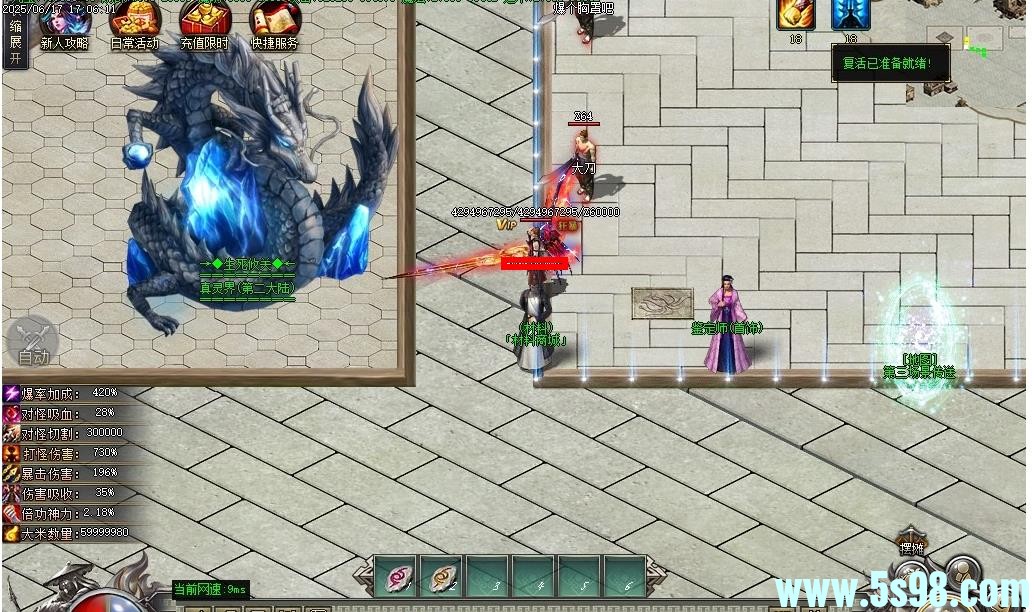
Task: Open the 新人攻略 newbie guide
Action: [64, 24]
